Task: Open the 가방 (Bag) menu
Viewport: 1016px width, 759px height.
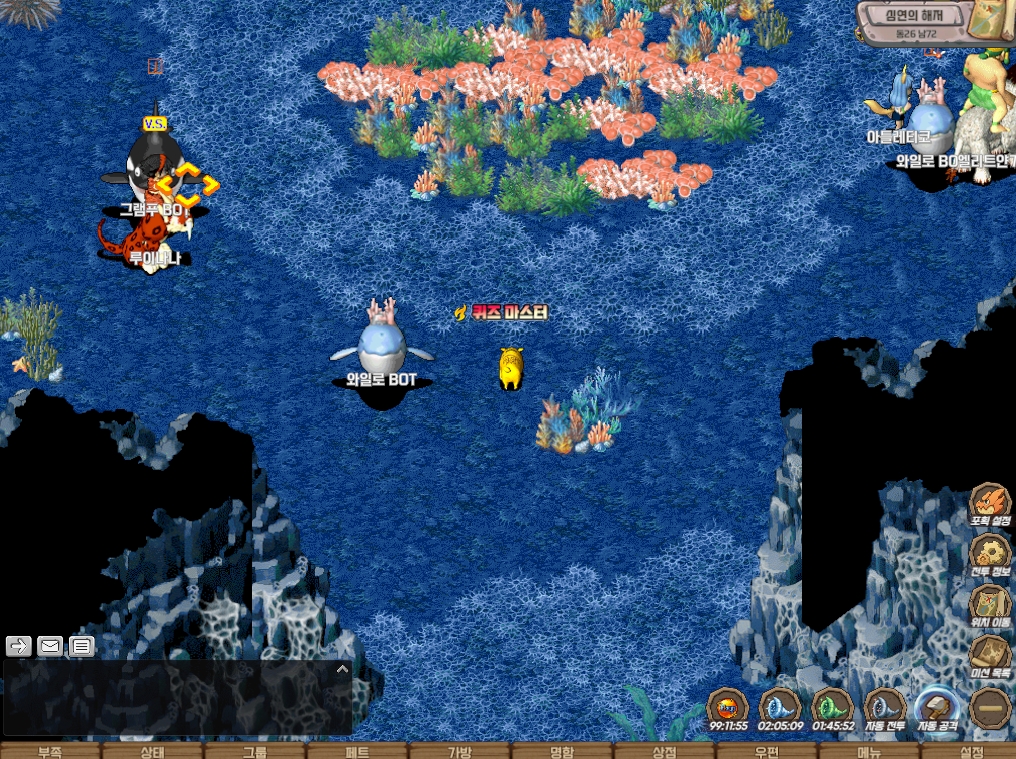Action: 459,751
